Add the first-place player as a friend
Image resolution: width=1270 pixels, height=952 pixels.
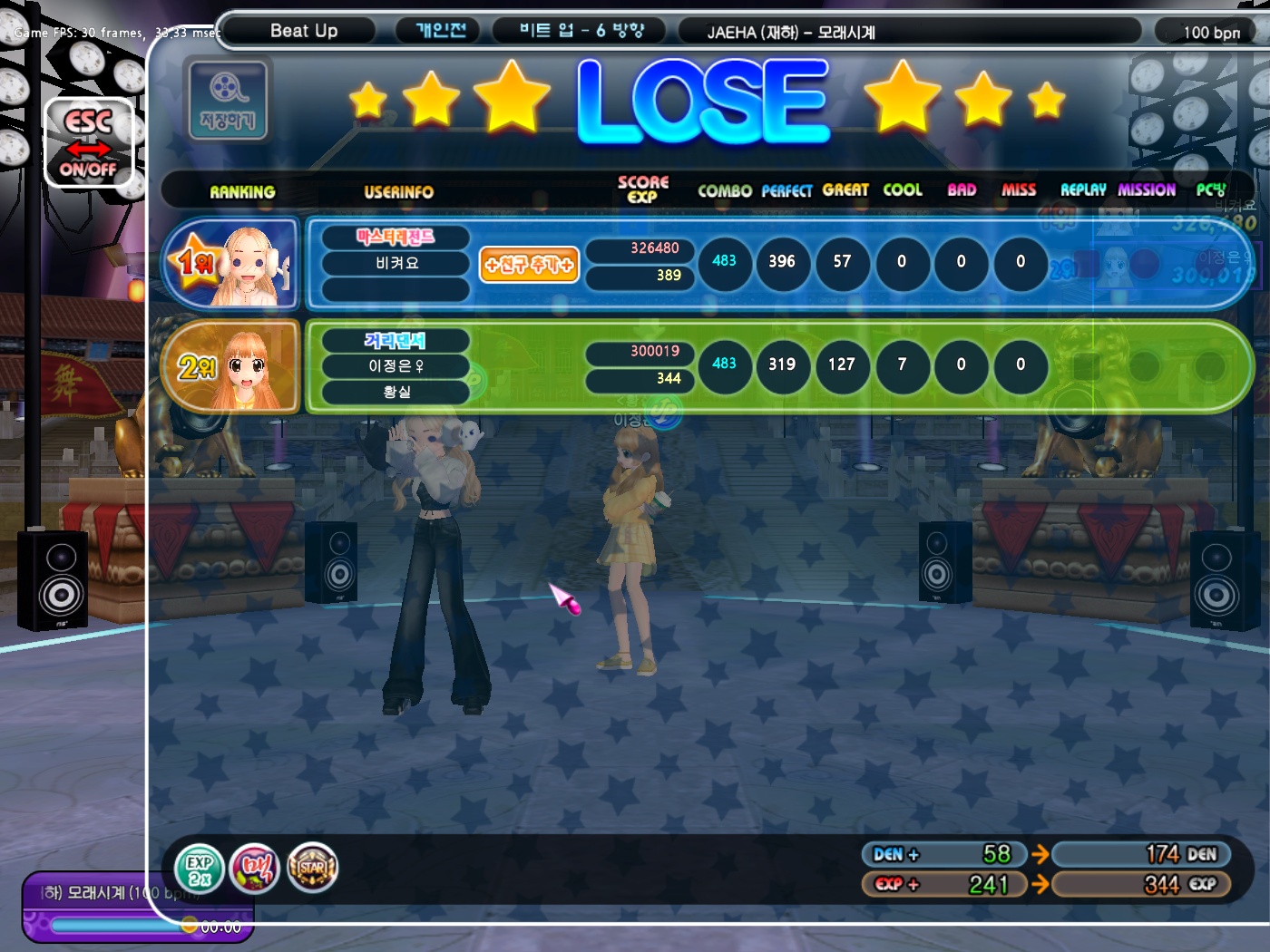[529, 265]
